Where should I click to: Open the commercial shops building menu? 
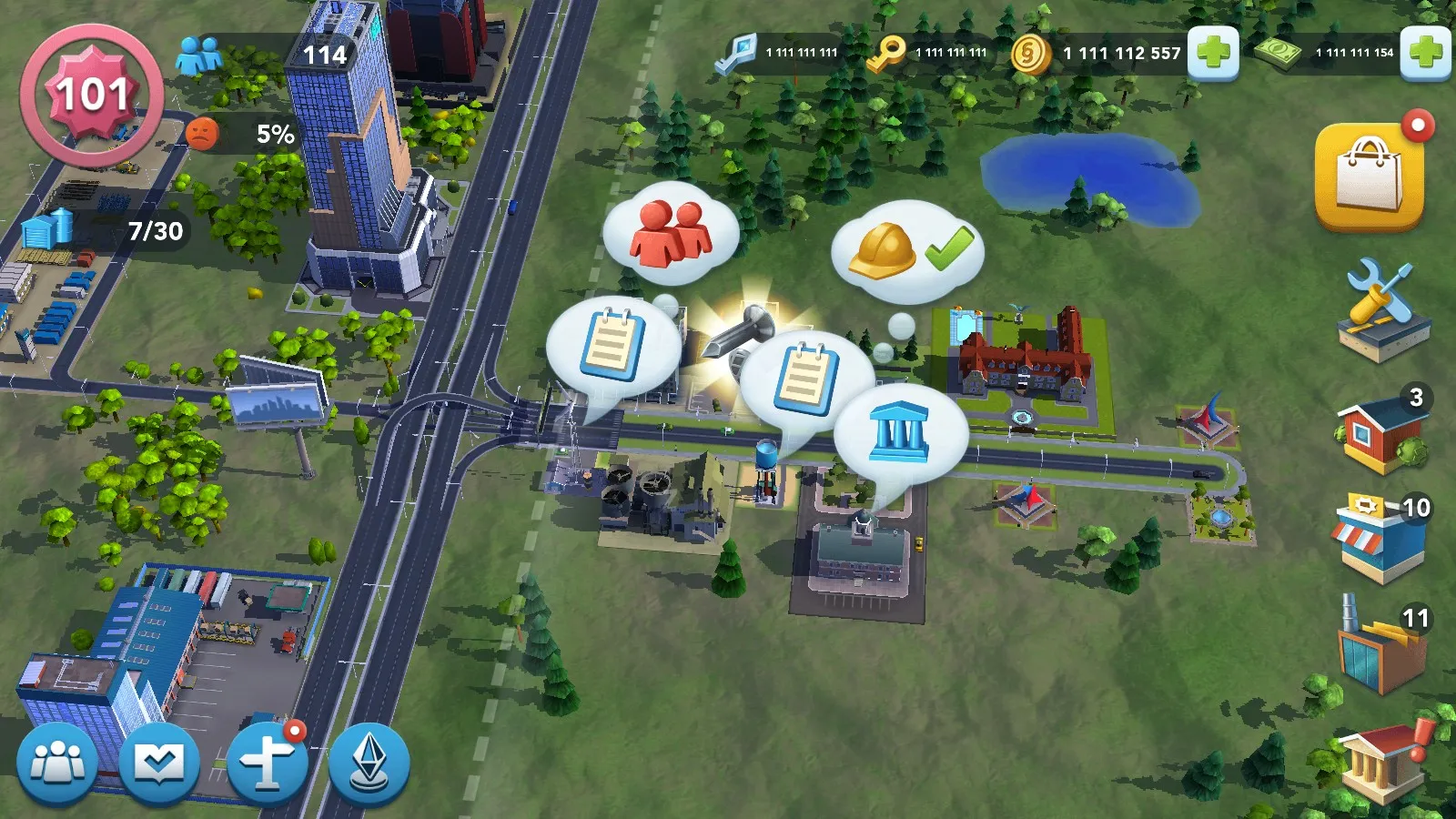[1380, 539]
